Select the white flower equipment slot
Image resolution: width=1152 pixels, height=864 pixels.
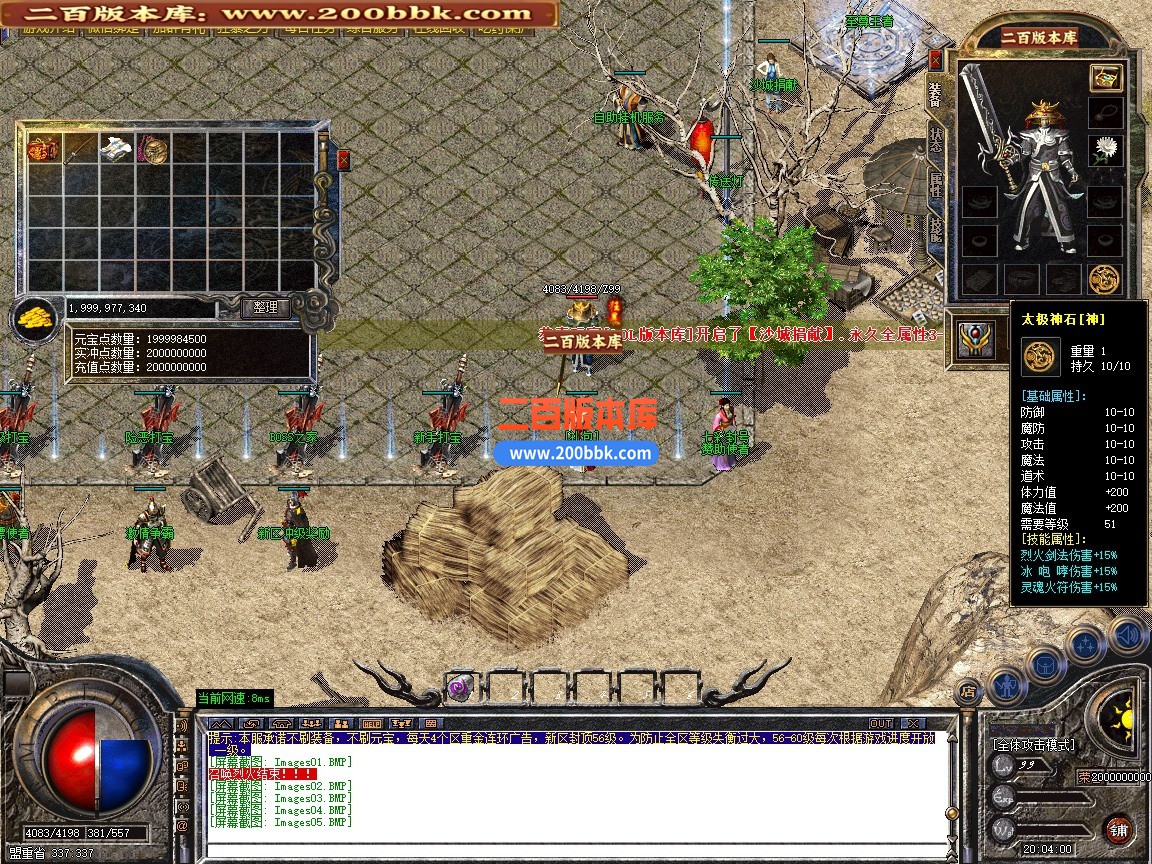[1105, 151]
